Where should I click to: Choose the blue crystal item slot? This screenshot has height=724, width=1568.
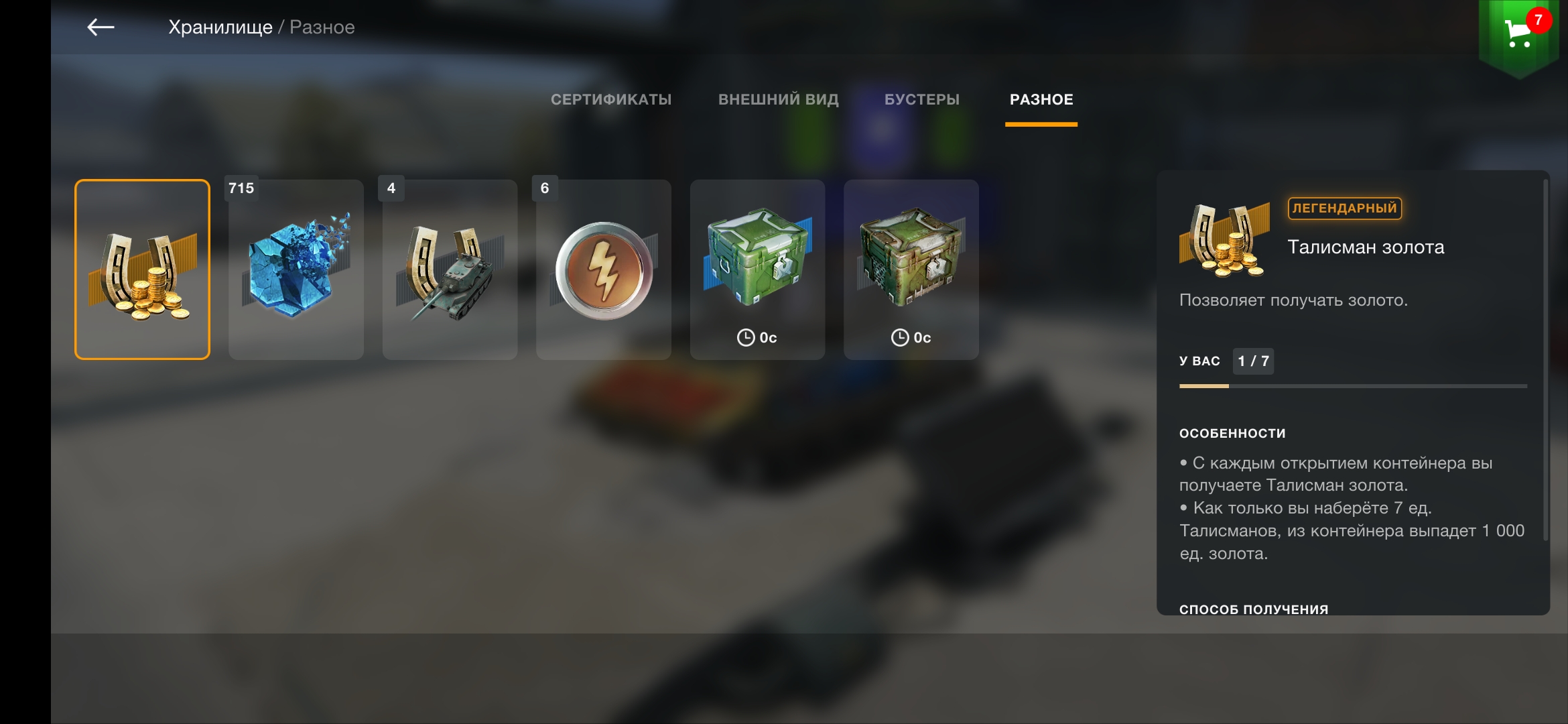coord(296,269)
